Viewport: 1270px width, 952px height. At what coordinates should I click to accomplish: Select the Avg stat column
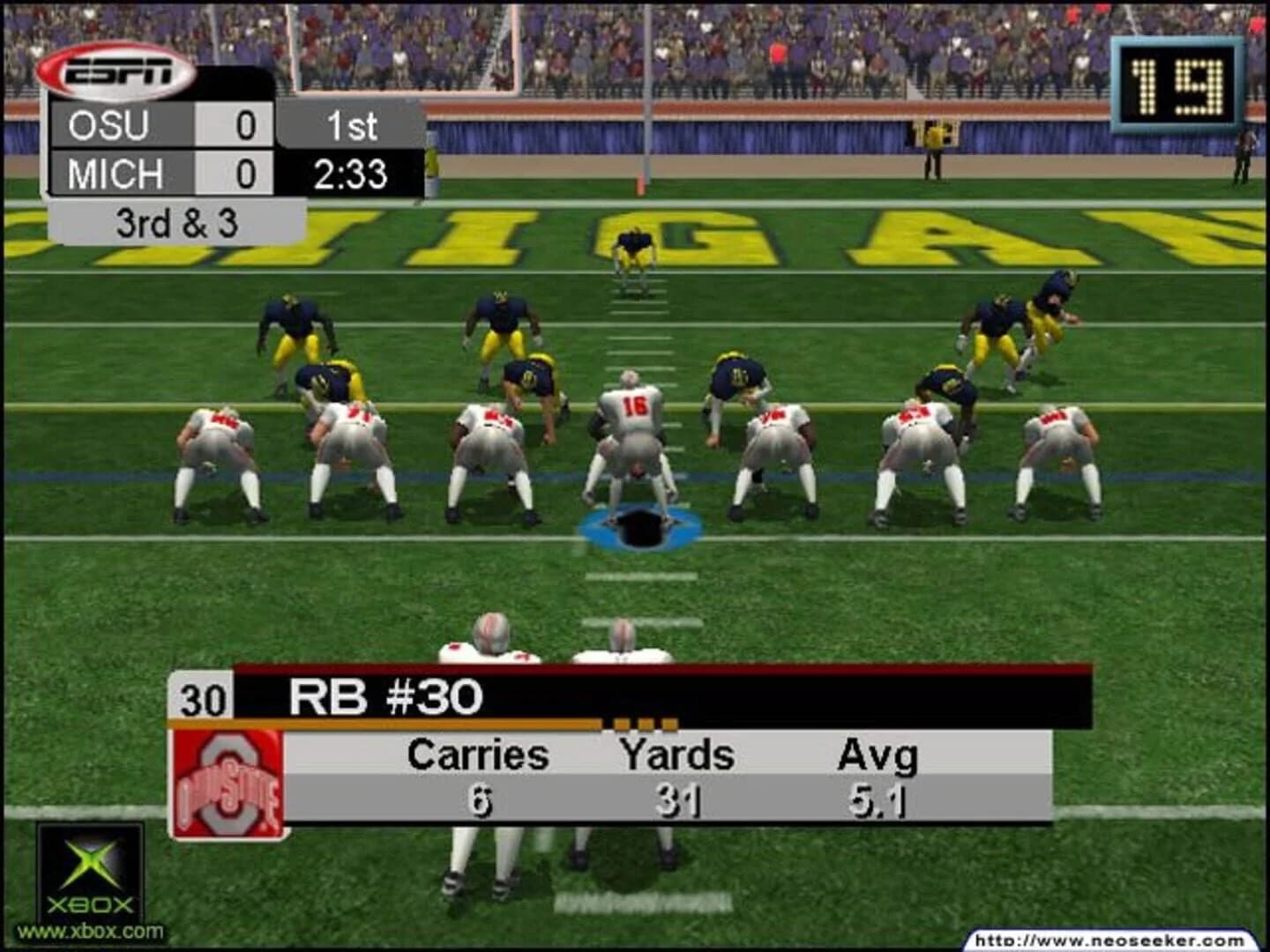click(x=878, y=755)
